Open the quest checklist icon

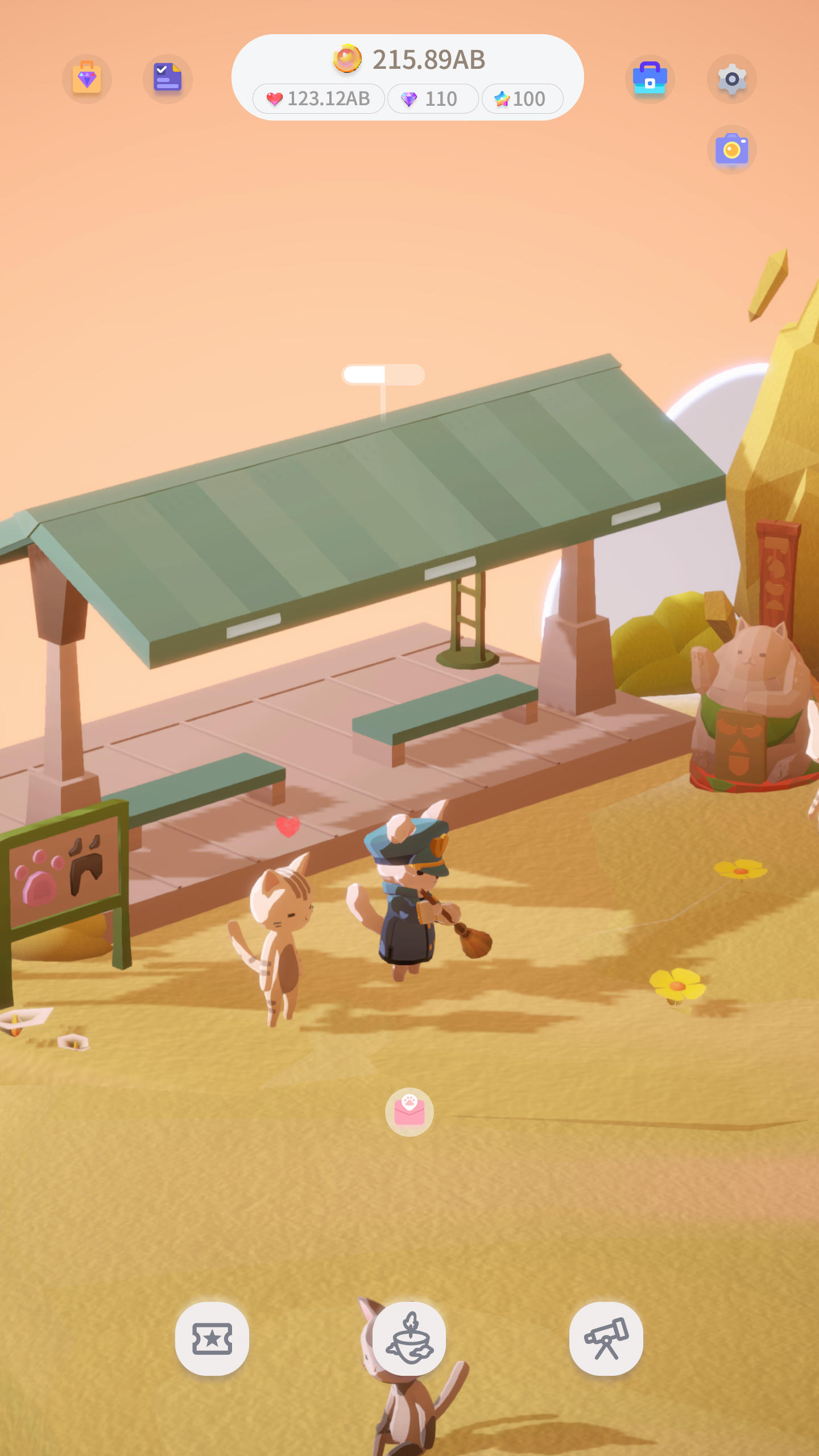tap(167, 79)
